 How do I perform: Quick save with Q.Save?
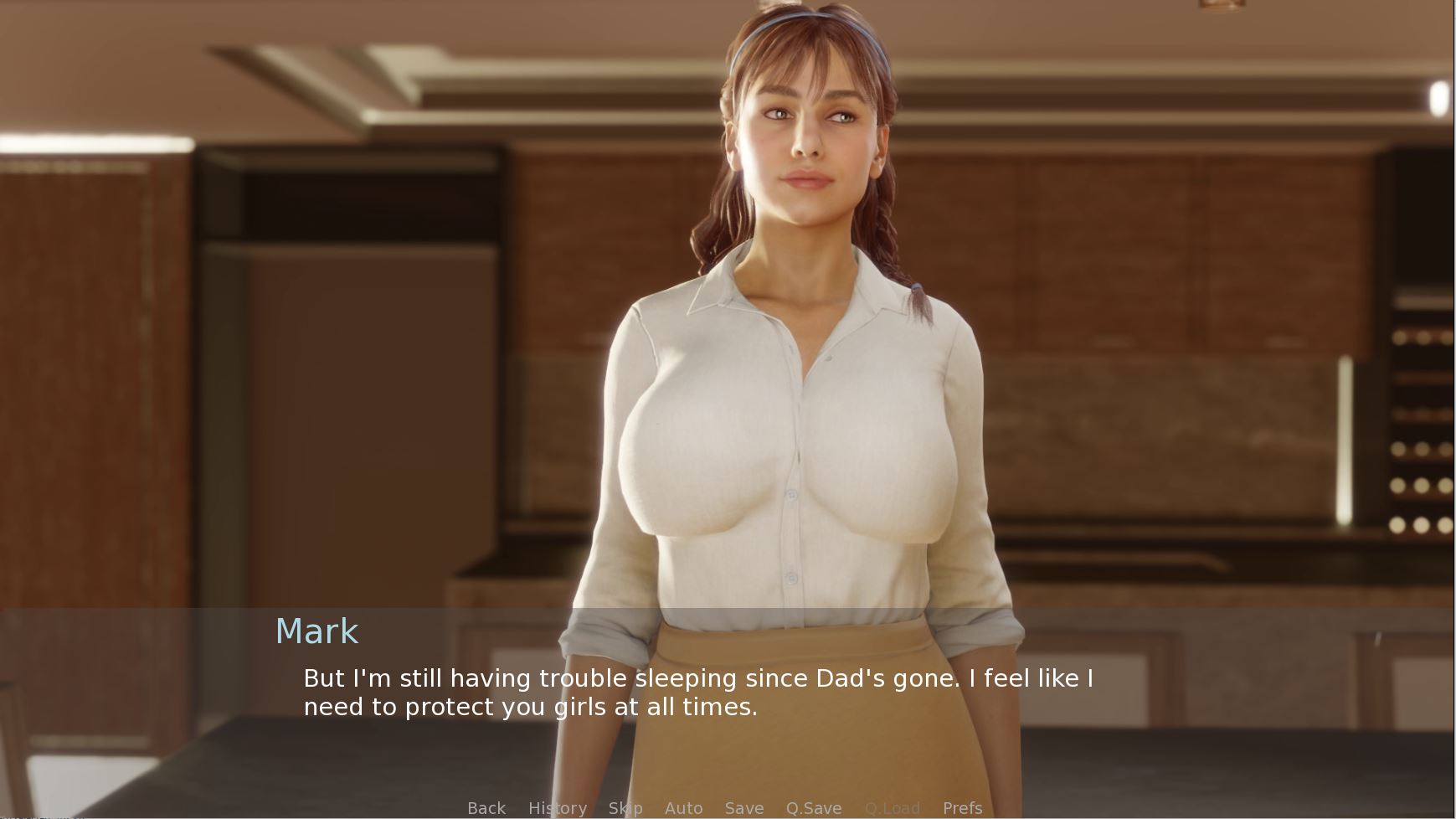pyautogui.click(x=813, y=808)
